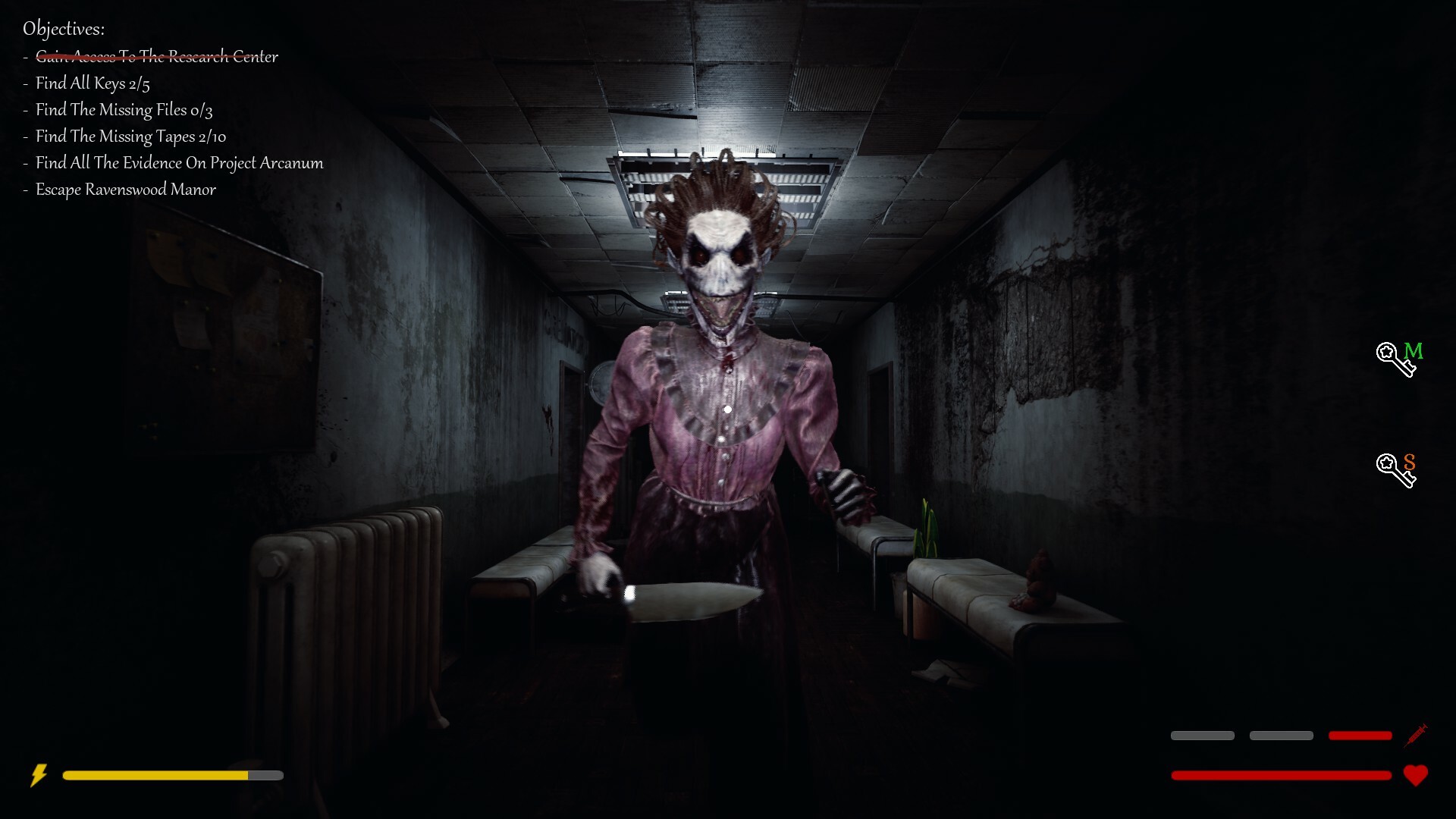Click the red health bar
This screenshot has height=819, width=1456.
click(1282, 775)
